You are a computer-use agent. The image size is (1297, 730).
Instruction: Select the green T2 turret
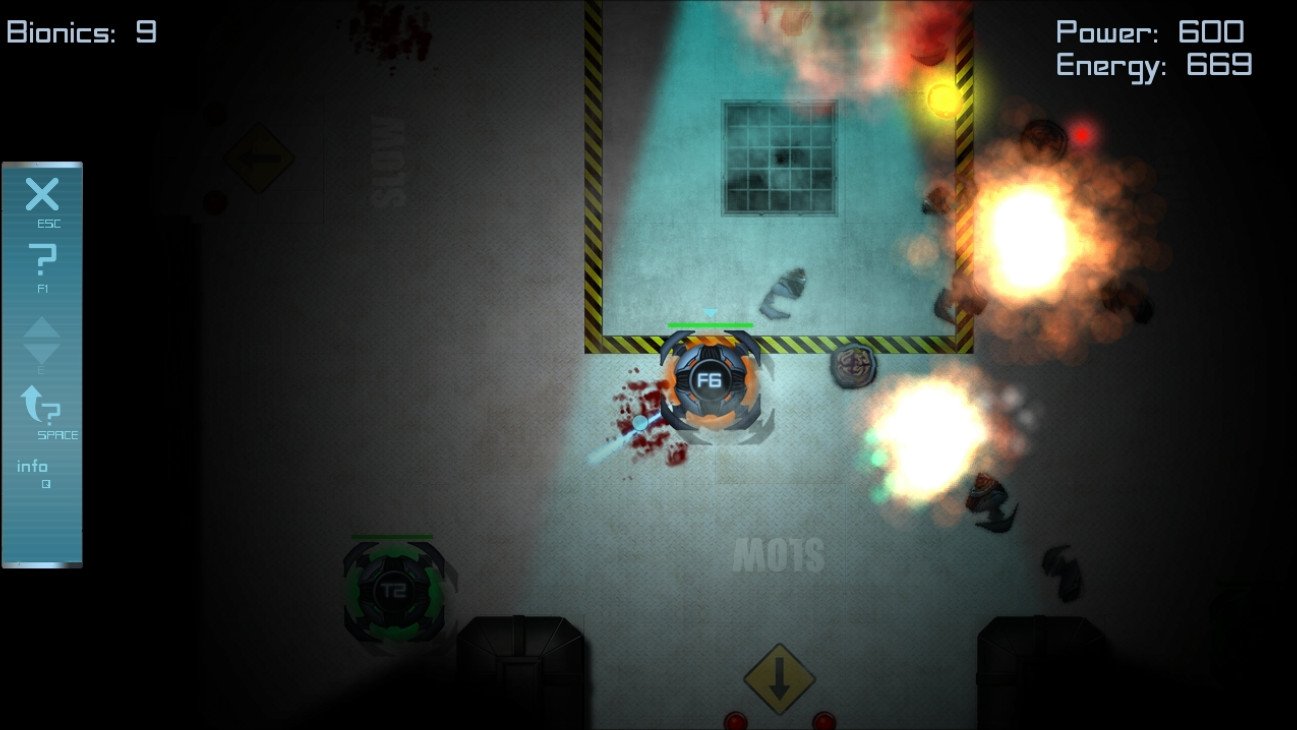tap(395, 590)
